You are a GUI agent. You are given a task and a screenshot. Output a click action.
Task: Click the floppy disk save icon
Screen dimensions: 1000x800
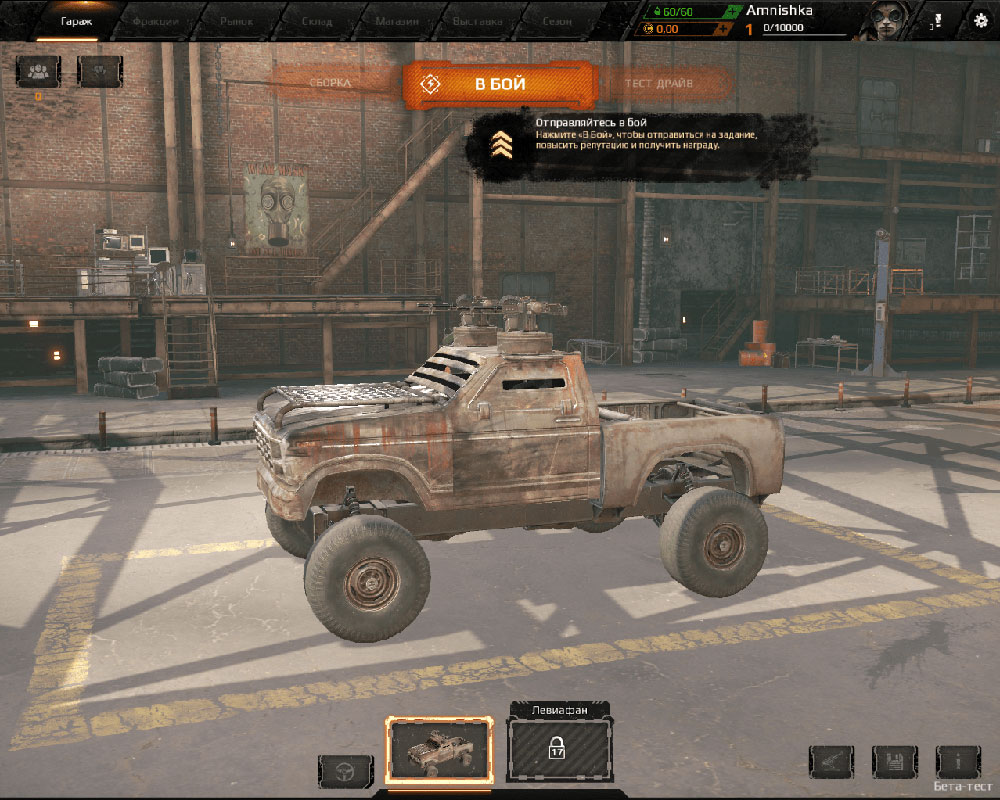tap(894, 762)
